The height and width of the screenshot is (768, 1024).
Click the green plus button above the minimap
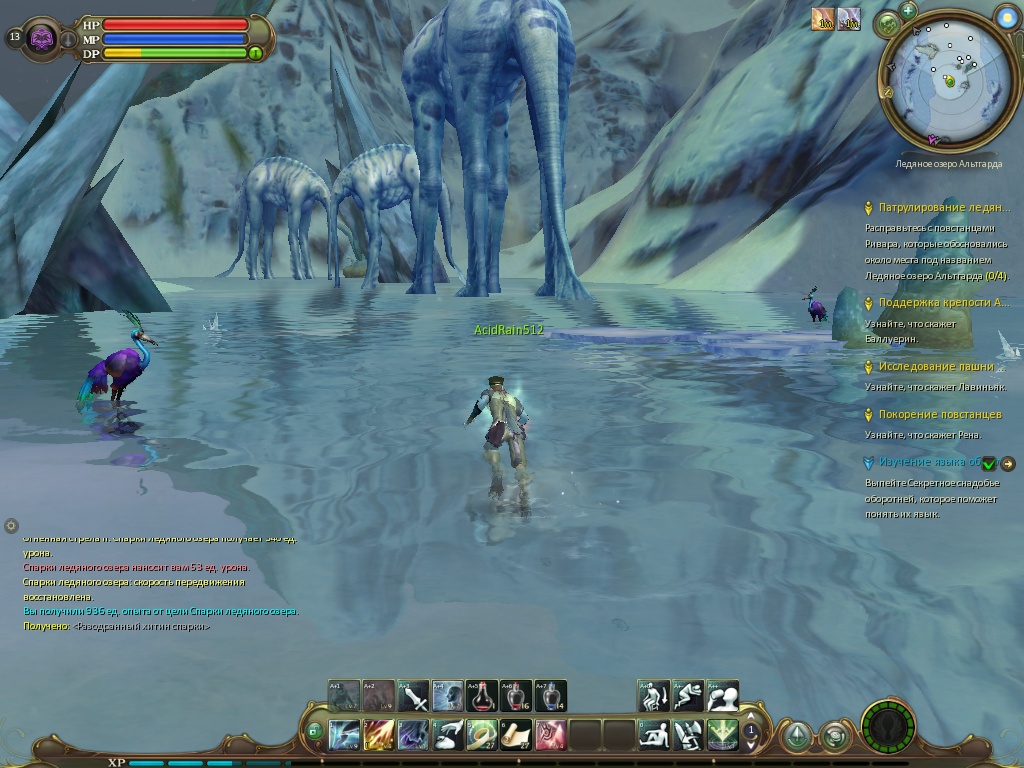pos(908,10)
